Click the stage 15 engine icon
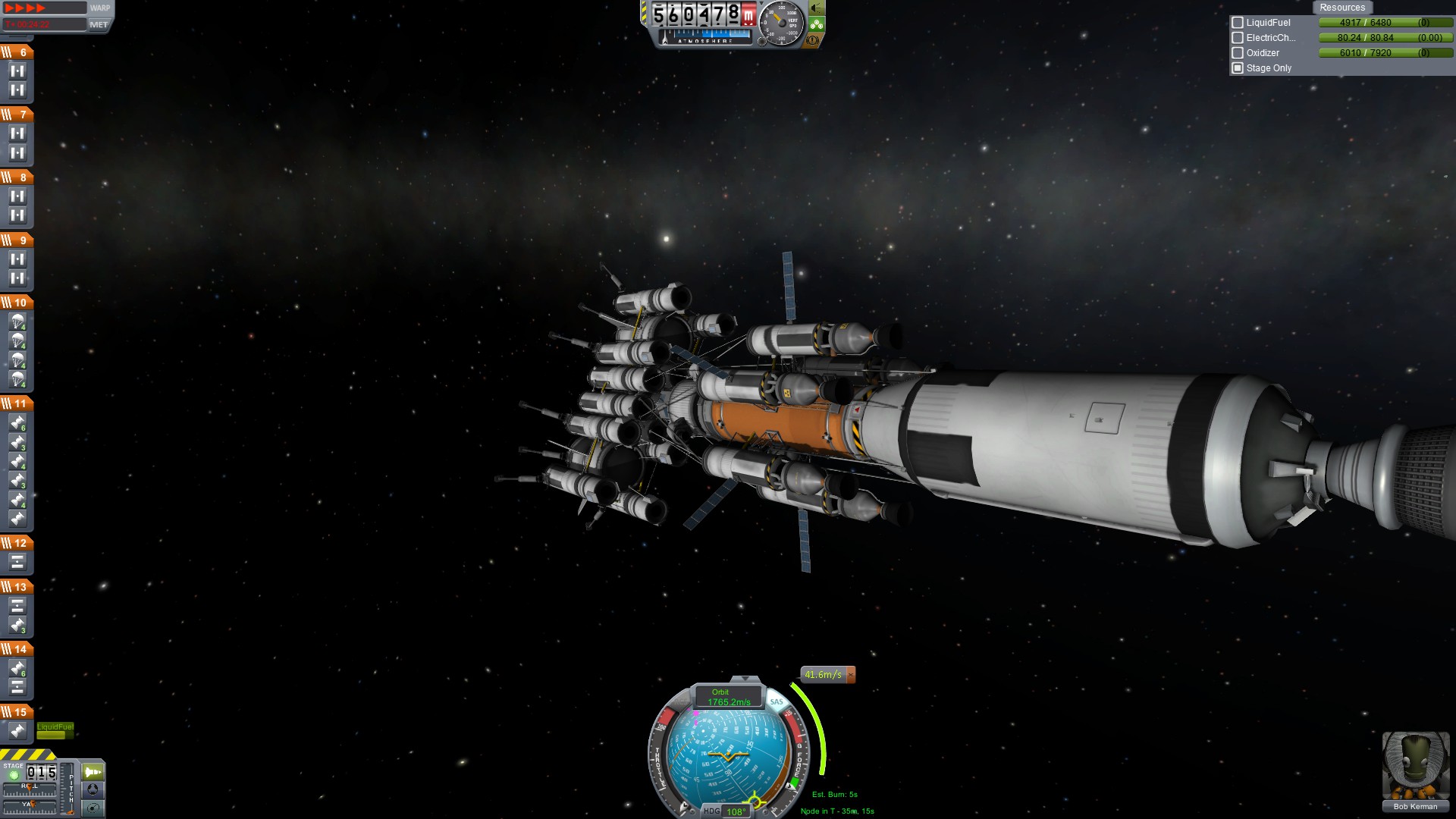1456x819 pixels. point(17,731)
